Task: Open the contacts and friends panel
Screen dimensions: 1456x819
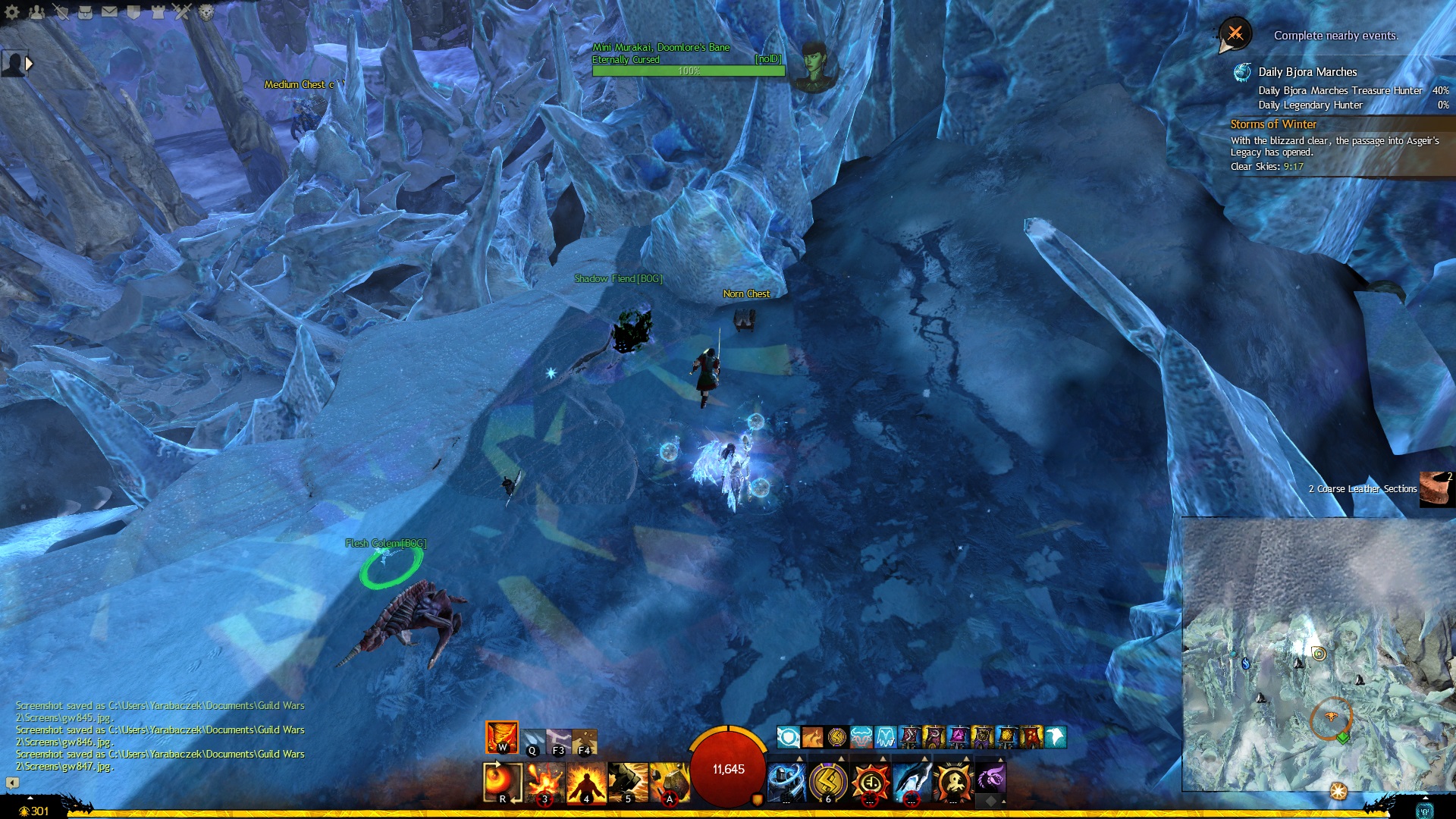Action: tap(36, 11)
